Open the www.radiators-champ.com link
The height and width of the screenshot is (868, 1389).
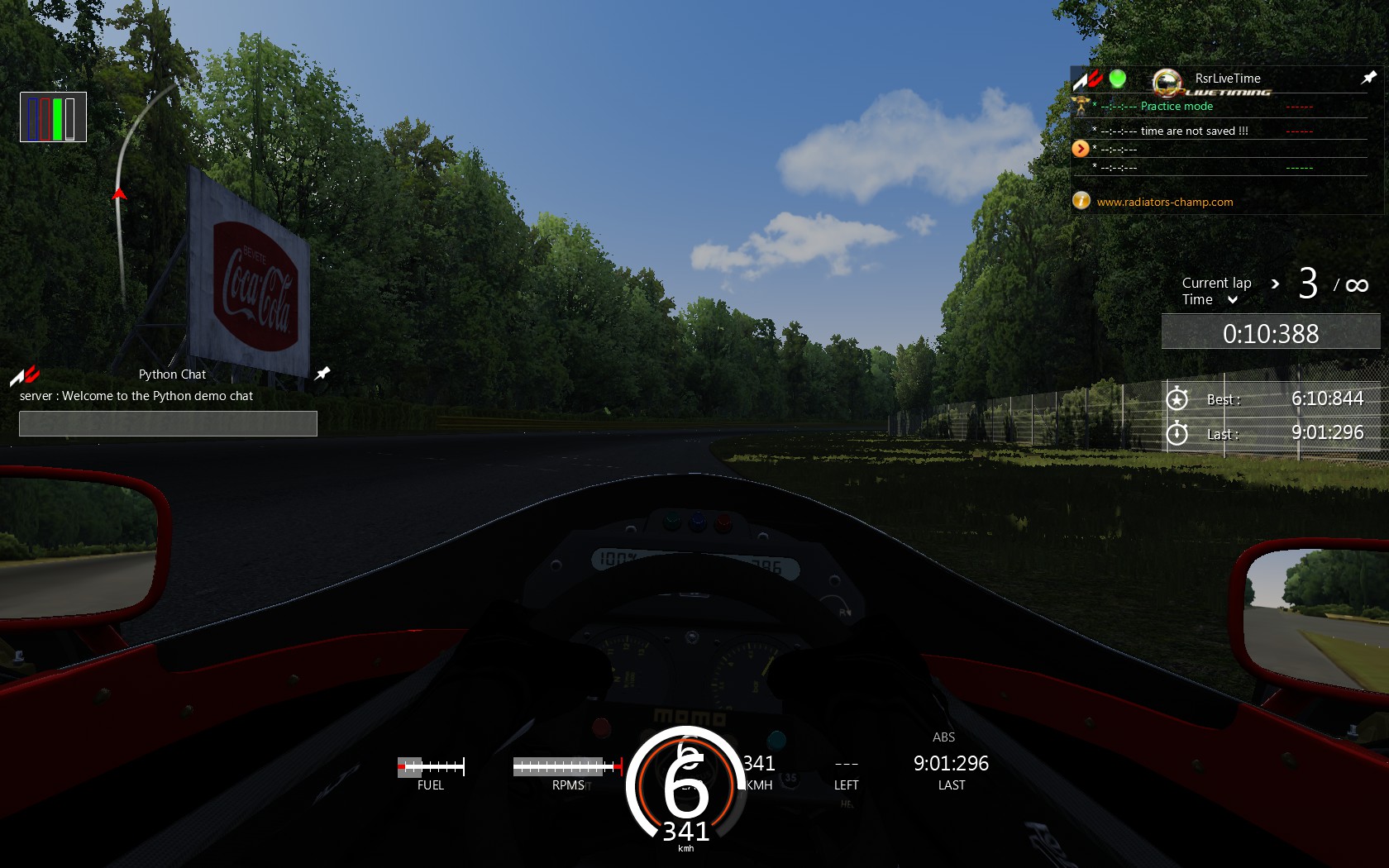click(1164, 202)
